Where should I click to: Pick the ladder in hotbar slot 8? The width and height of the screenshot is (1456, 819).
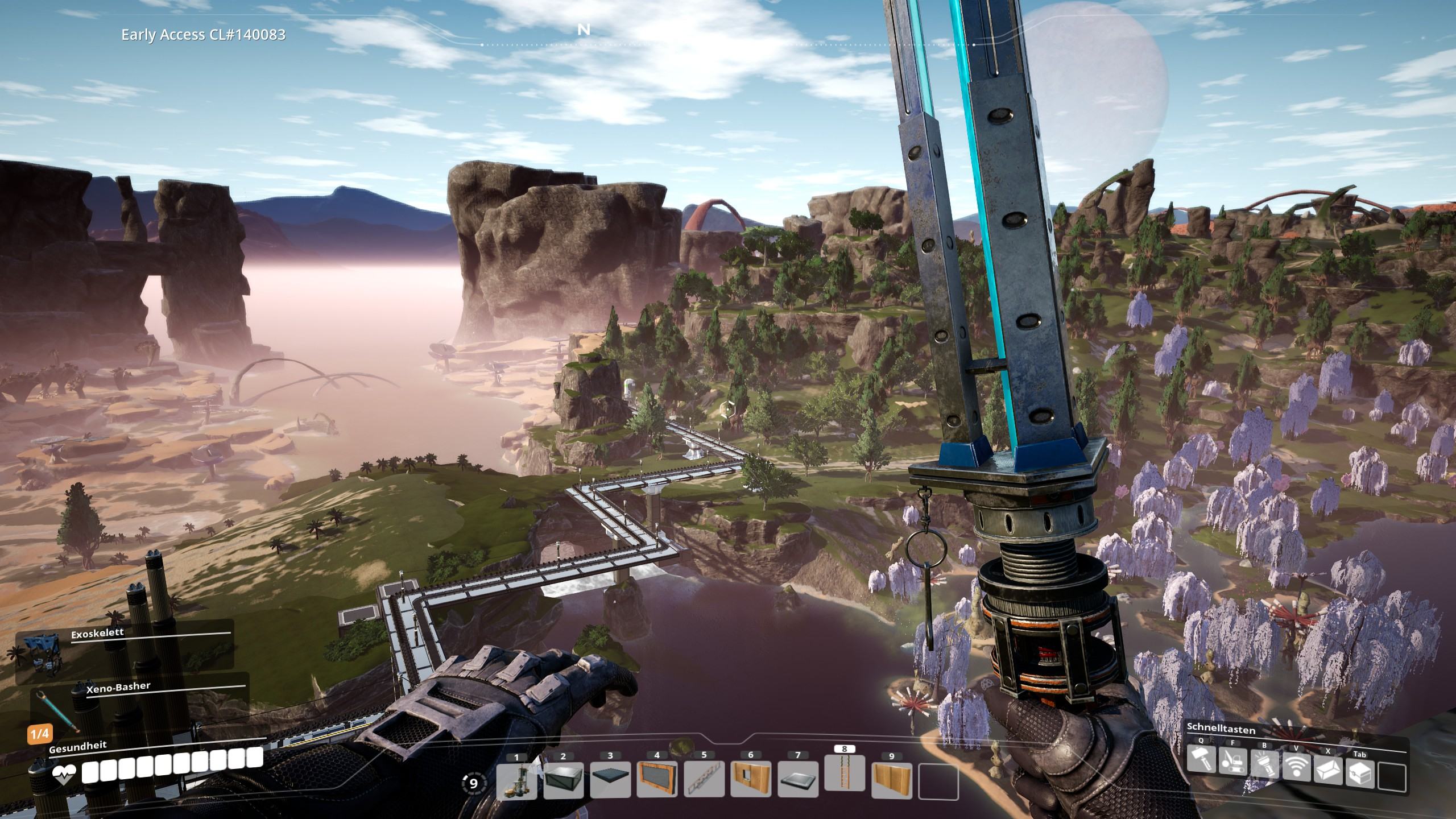click(845, 776)
